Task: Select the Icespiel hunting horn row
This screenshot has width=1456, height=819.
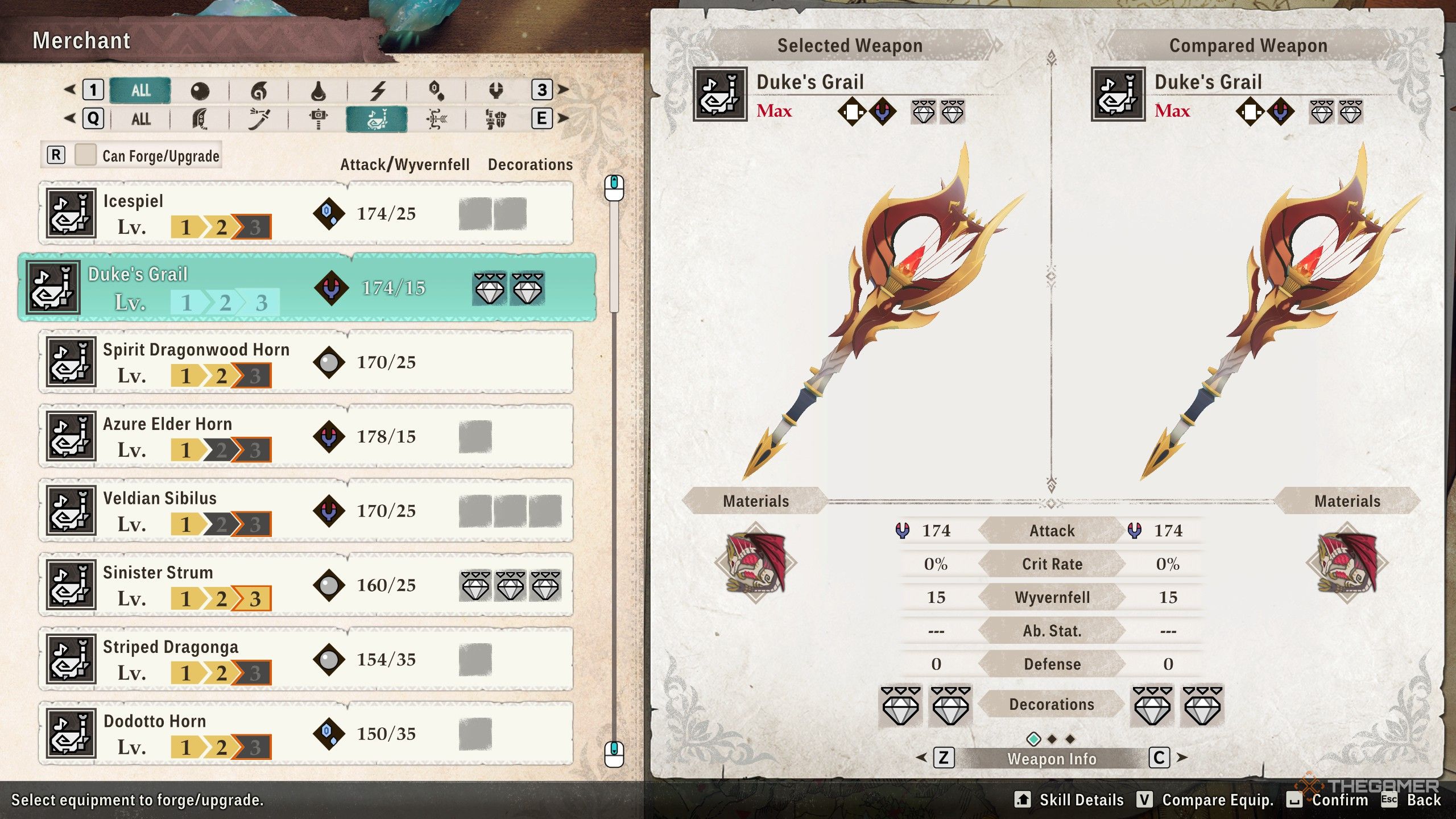Action: pos(306,214)
